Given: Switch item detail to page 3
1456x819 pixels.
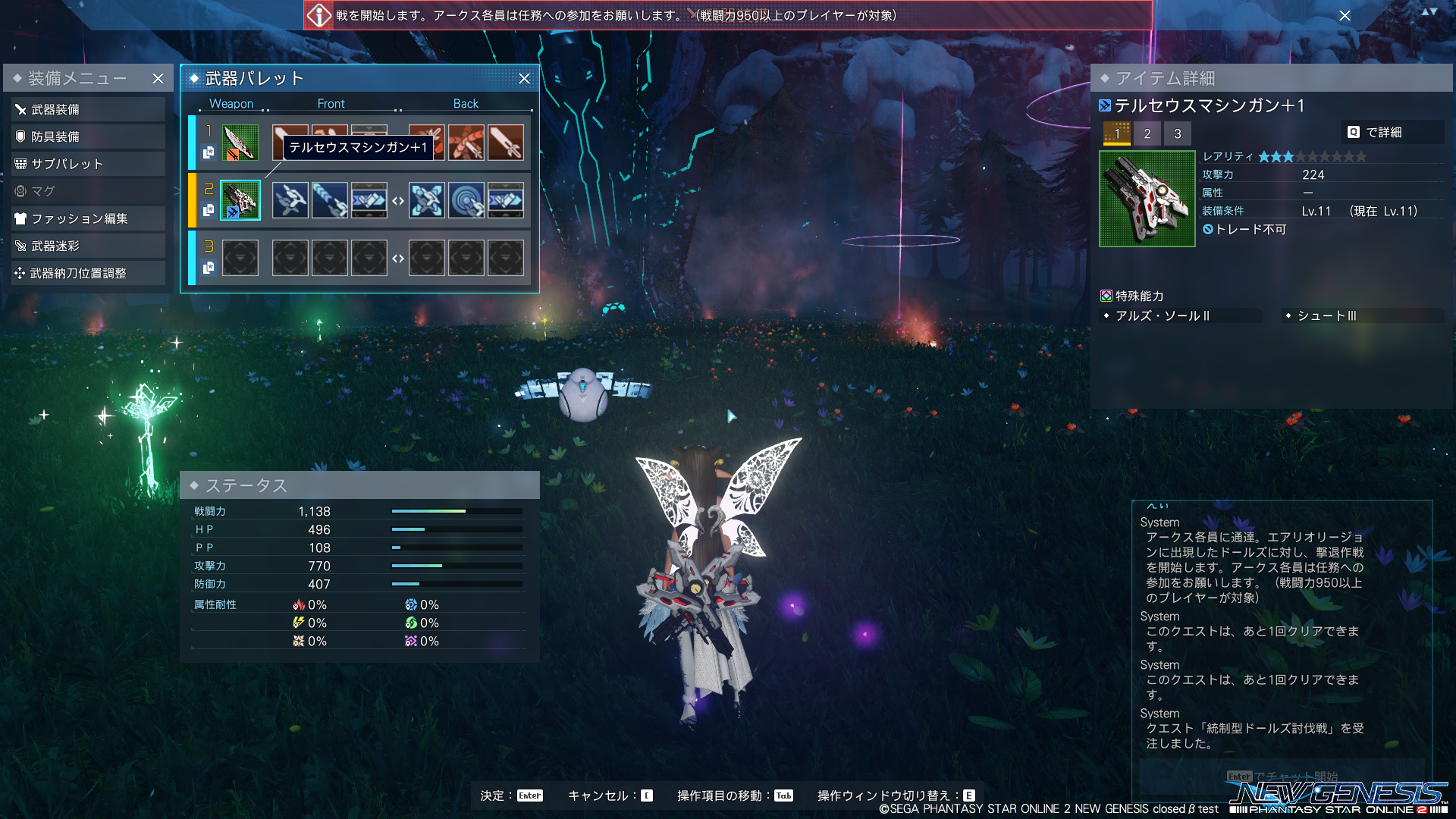Looking at the screenshot, I should click(x=1178, y=133).
